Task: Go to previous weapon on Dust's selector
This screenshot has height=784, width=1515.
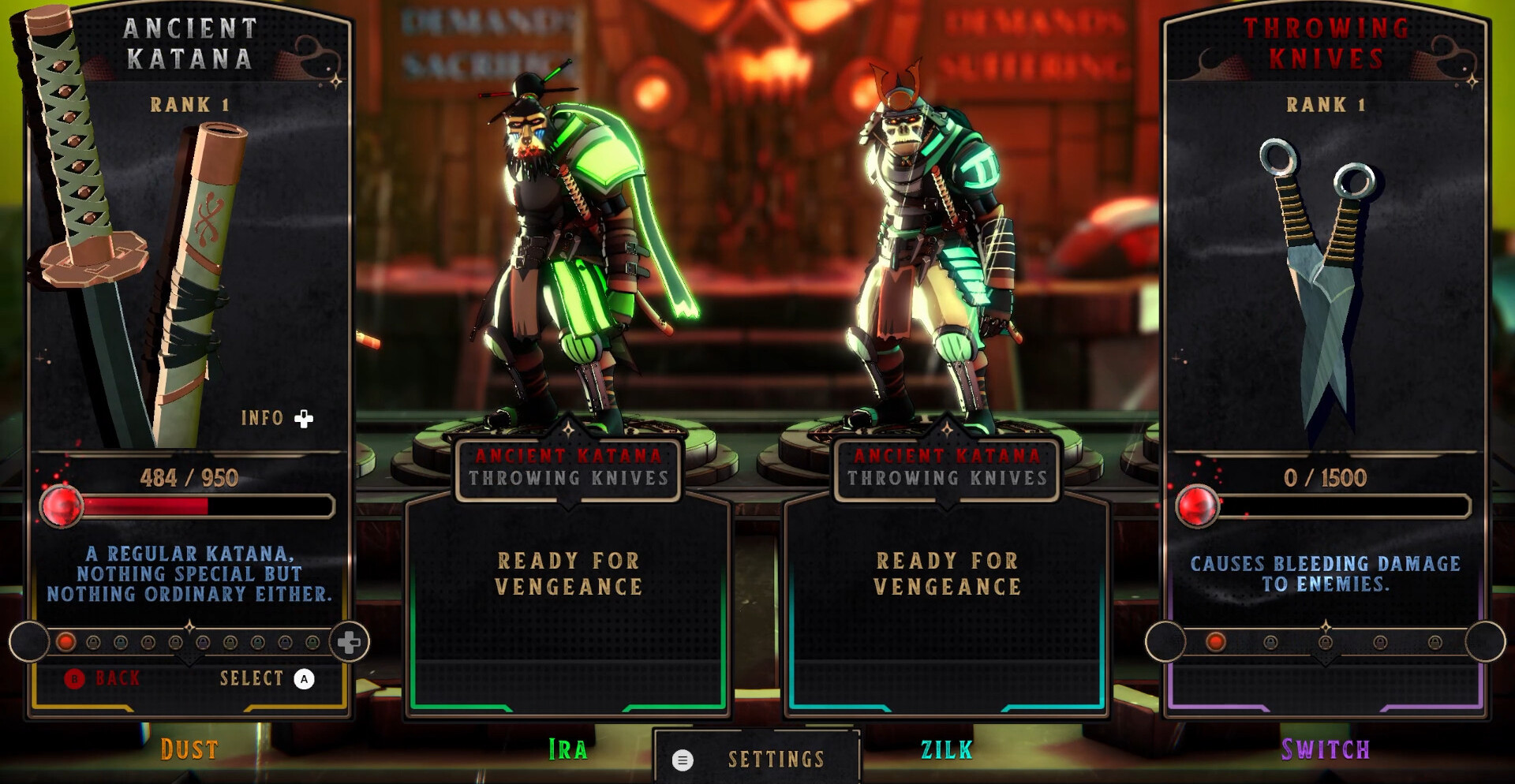Action: [x=30, y=642]
